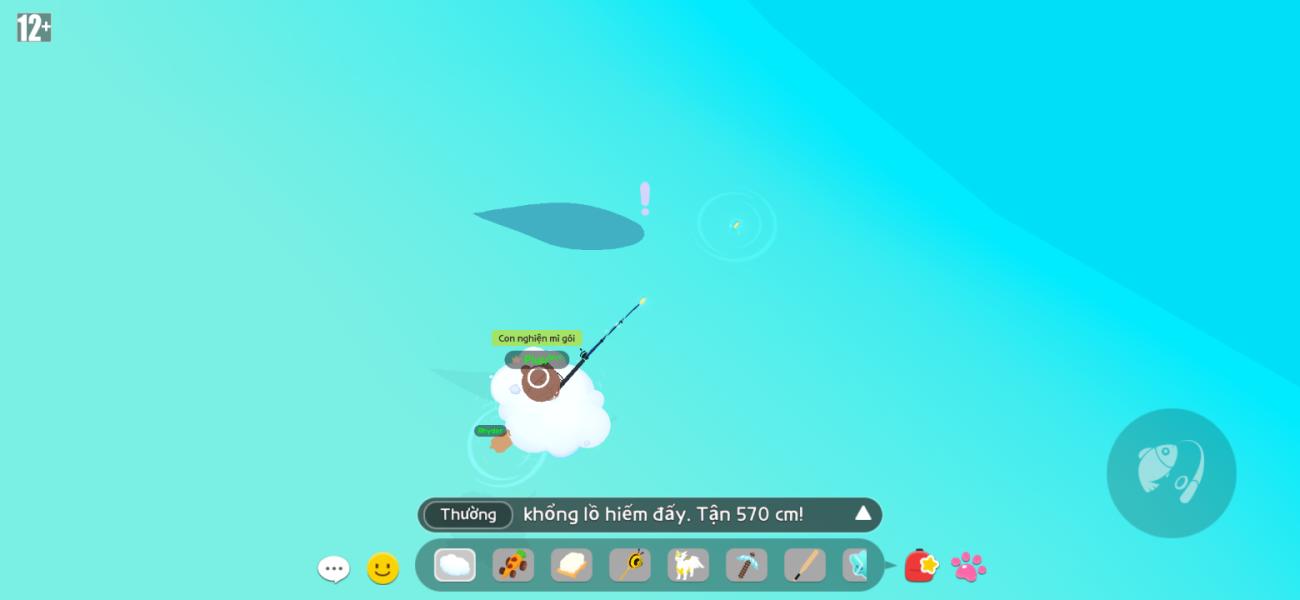Select the partially hidden blue item slot
Image resolution: width=1300 pixels, height=600 pixels.
855,565
